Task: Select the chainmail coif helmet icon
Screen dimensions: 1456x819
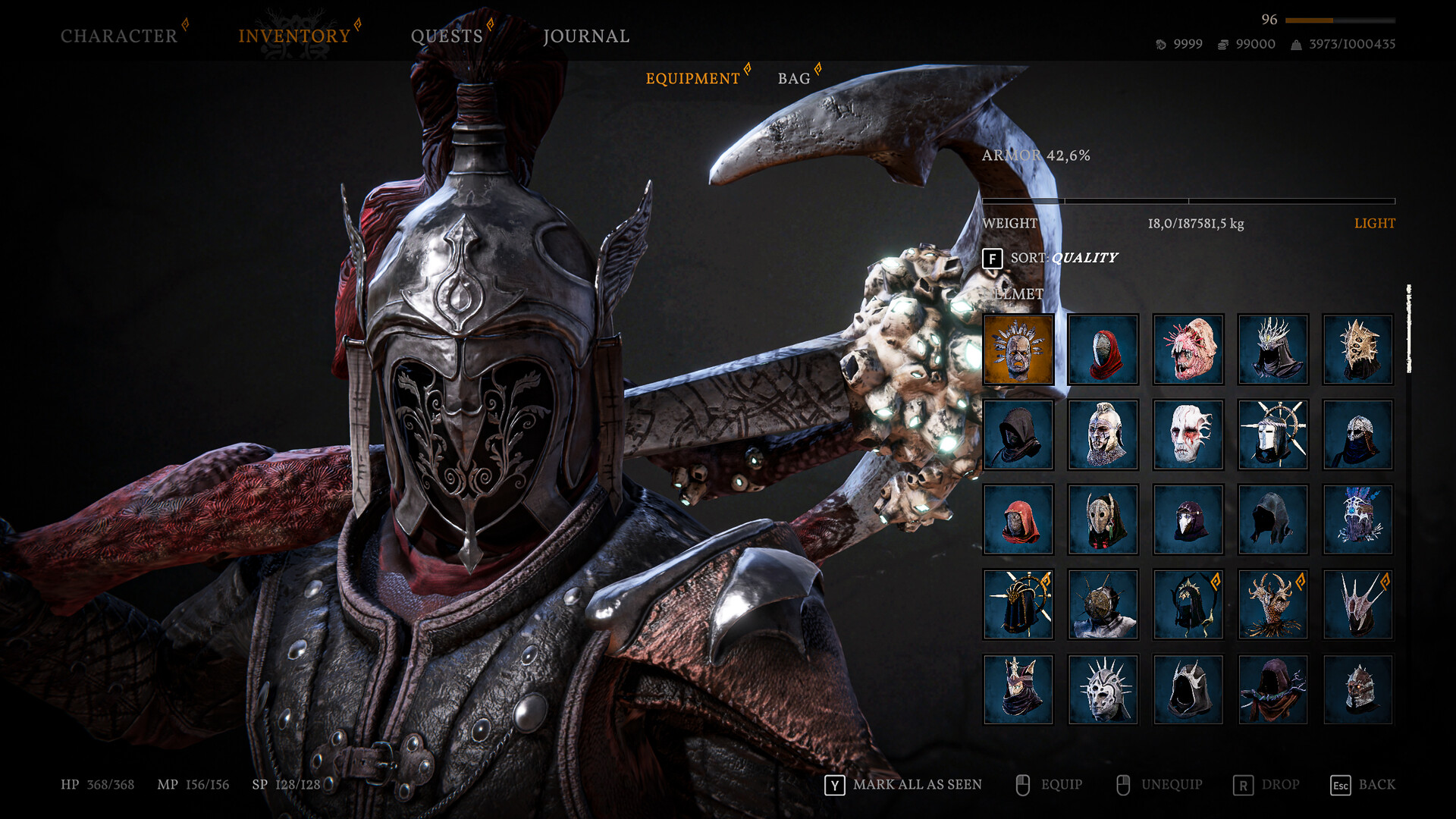Action: point(1357,434)
